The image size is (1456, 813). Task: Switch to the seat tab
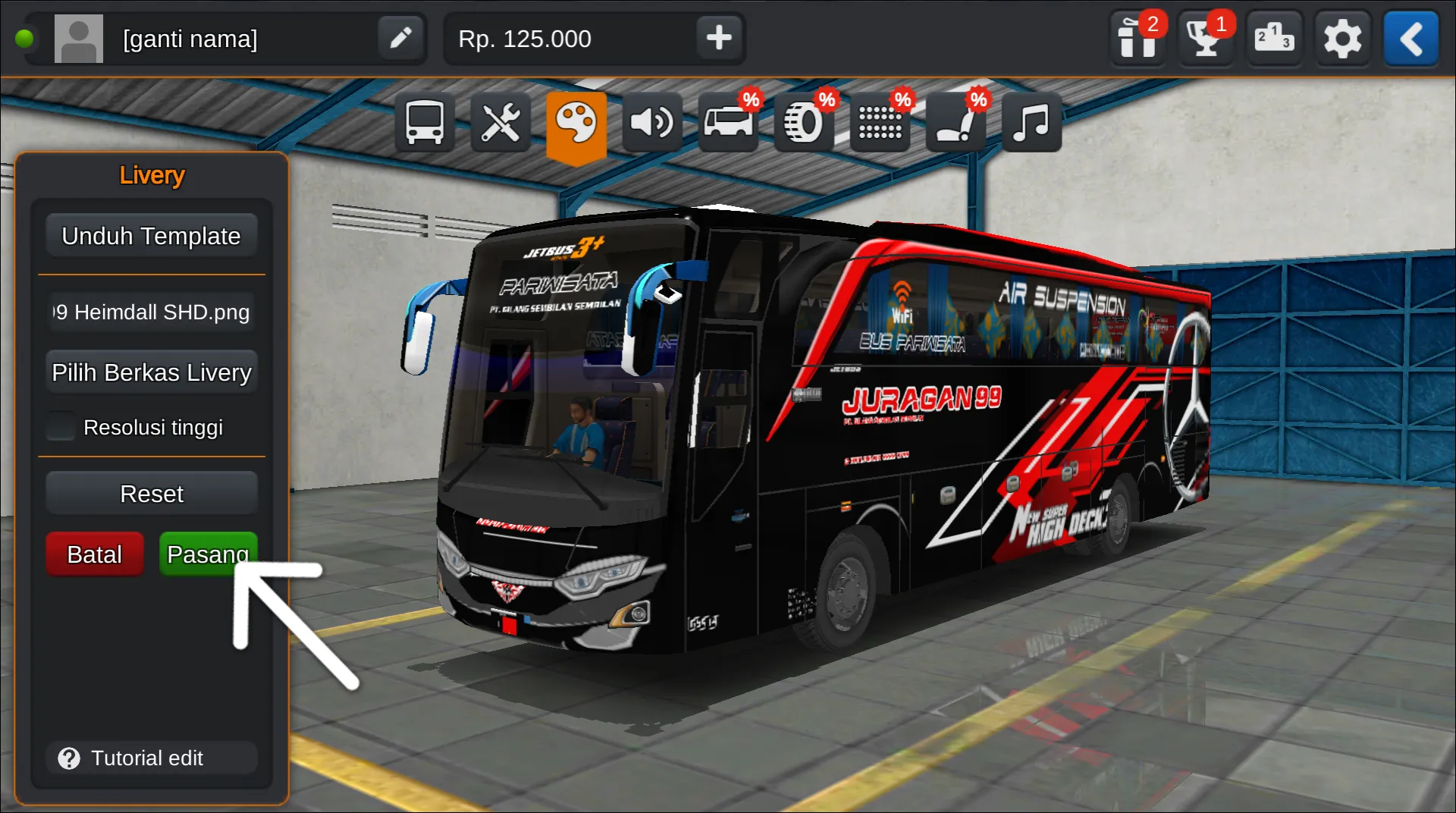pos(955,122)
